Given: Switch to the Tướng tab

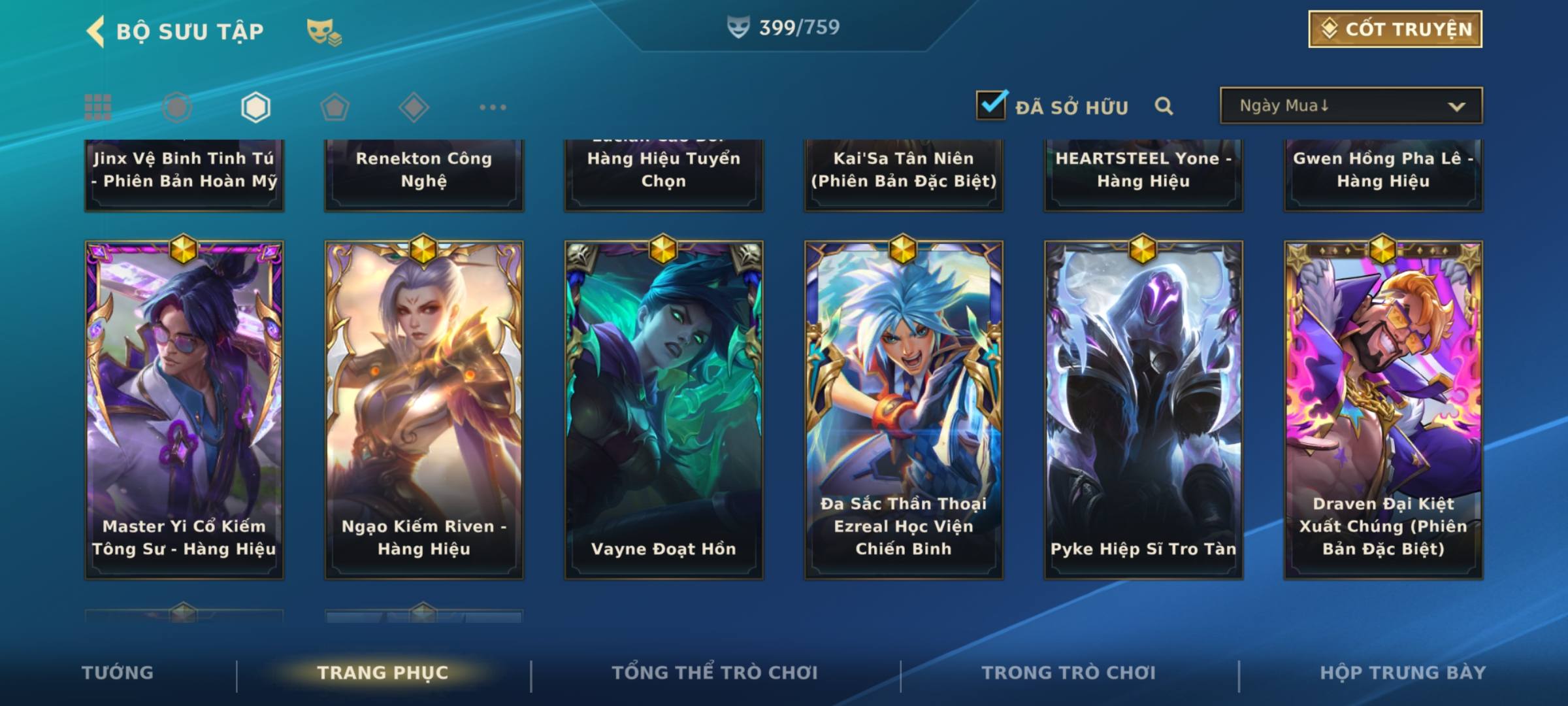Looking at the screenshot, I should 118,673.
